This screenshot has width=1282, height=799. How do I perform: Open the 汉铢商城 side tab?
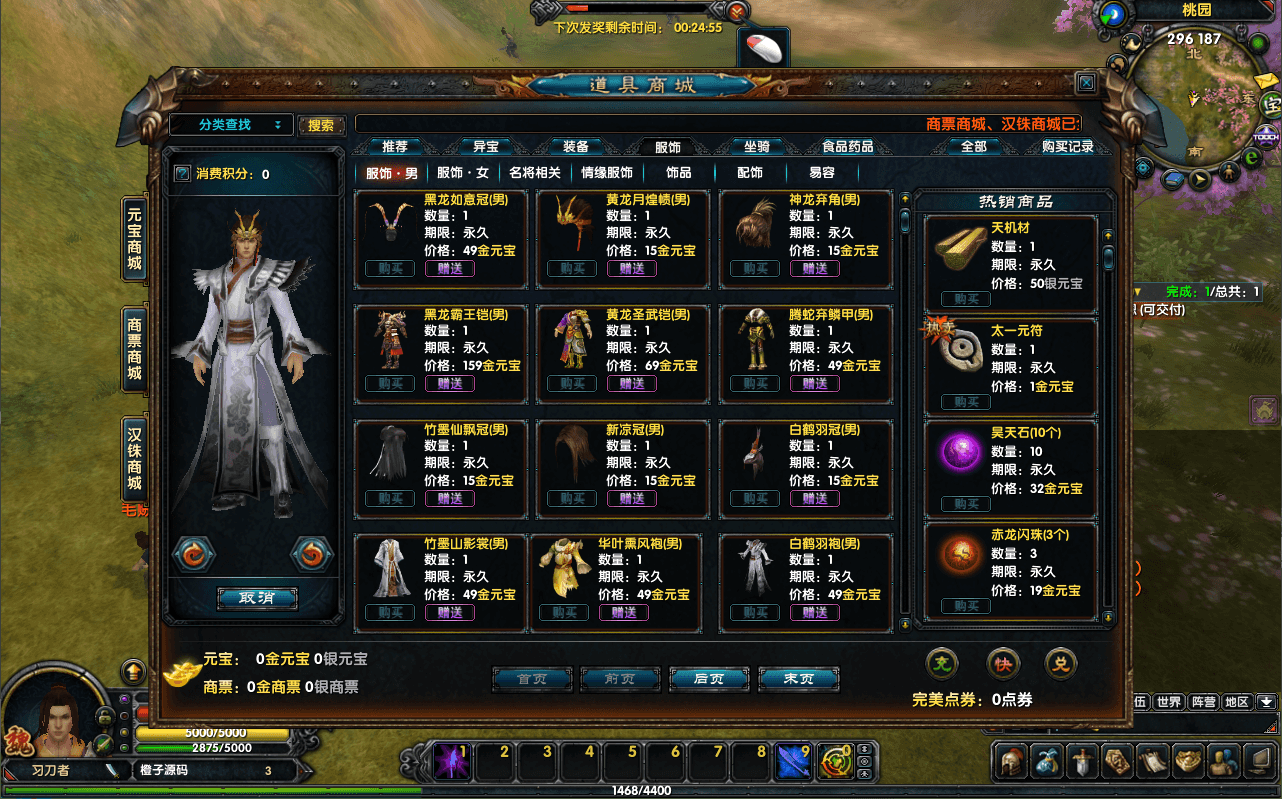pos(134,460)
